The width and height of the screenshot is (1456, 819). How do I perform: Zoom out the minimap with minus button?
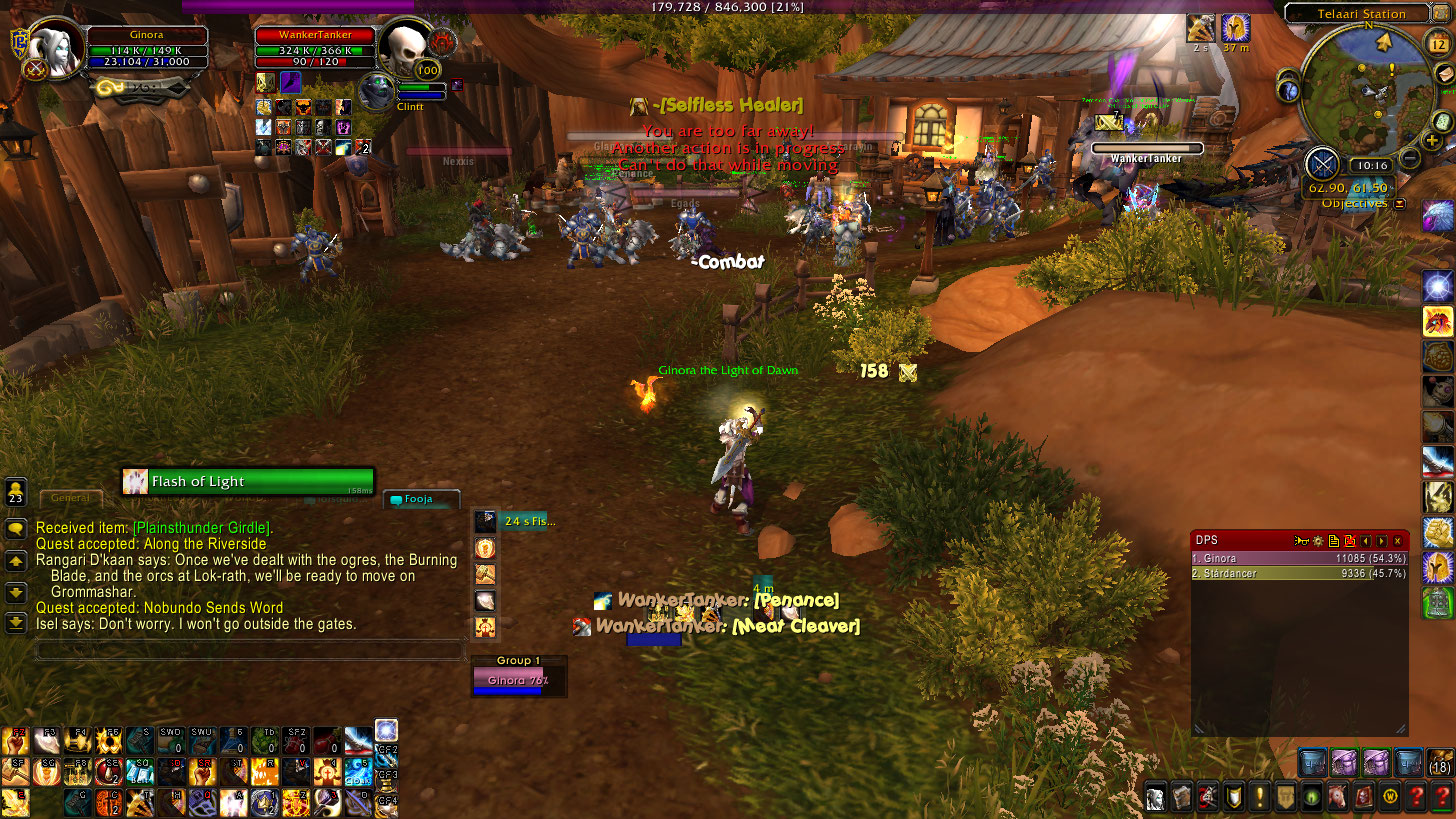click(1409, 158)
